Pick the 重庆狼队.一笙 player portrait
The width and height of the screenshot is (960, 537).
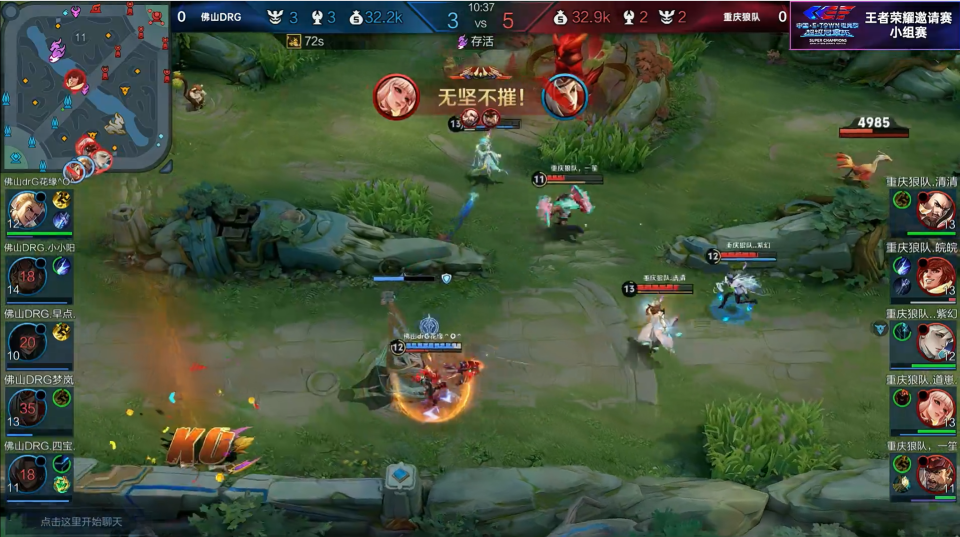pyautogui.click(x=935, y=474)
